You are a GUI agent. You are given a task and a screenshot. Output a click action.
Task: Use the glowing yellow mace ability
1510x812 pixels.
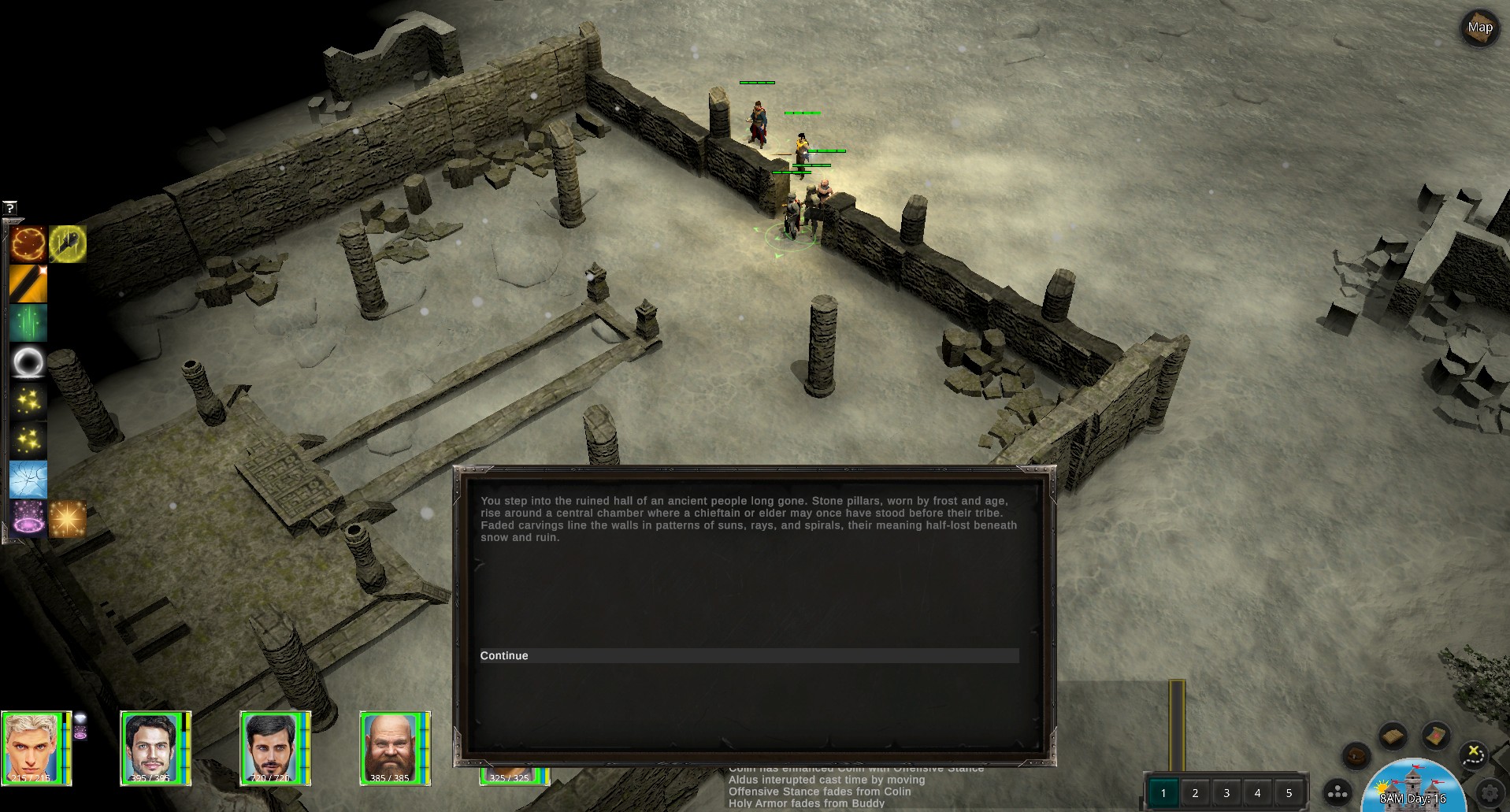[68, 244]
